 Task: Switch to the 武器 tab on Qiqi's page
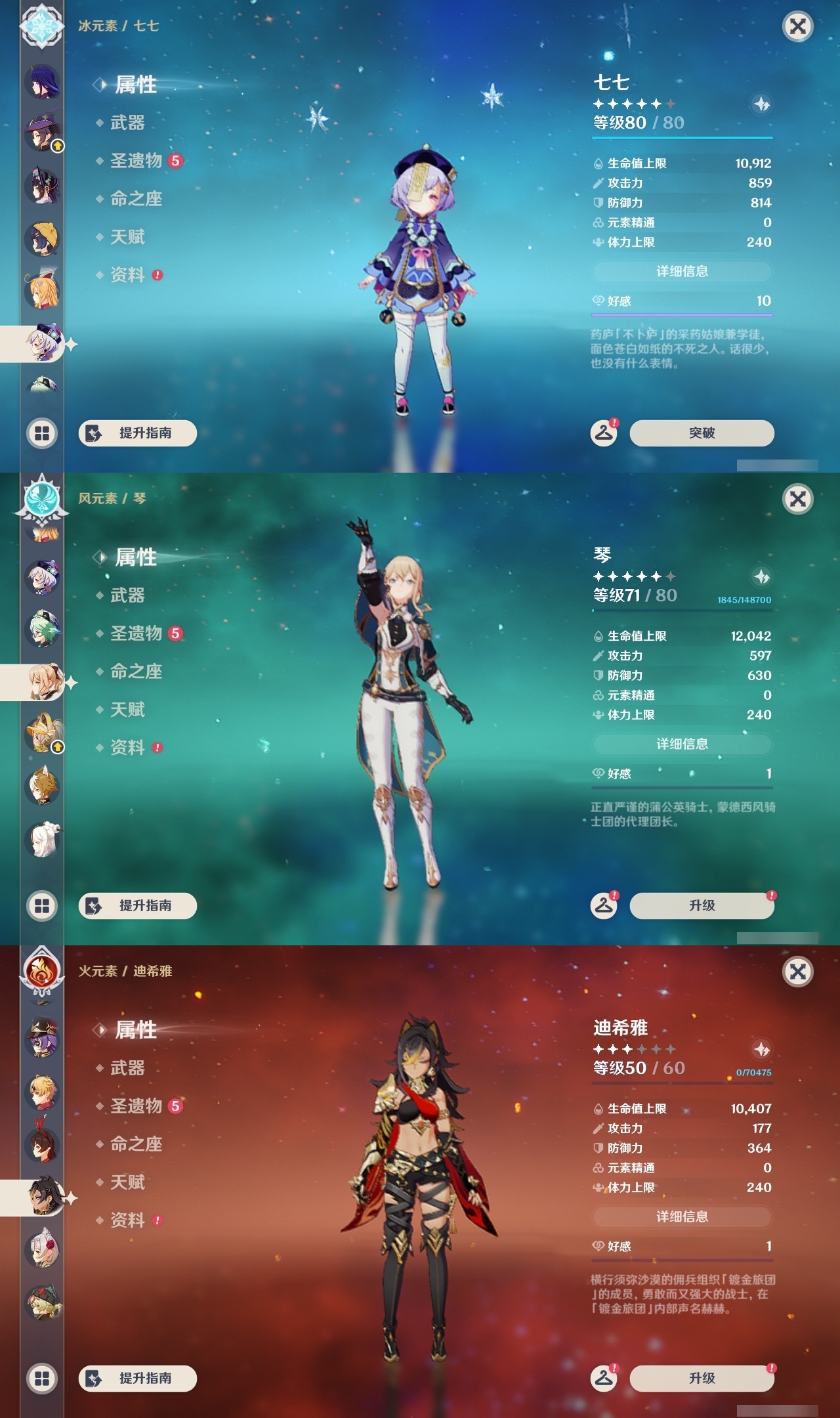coord(127,123)
